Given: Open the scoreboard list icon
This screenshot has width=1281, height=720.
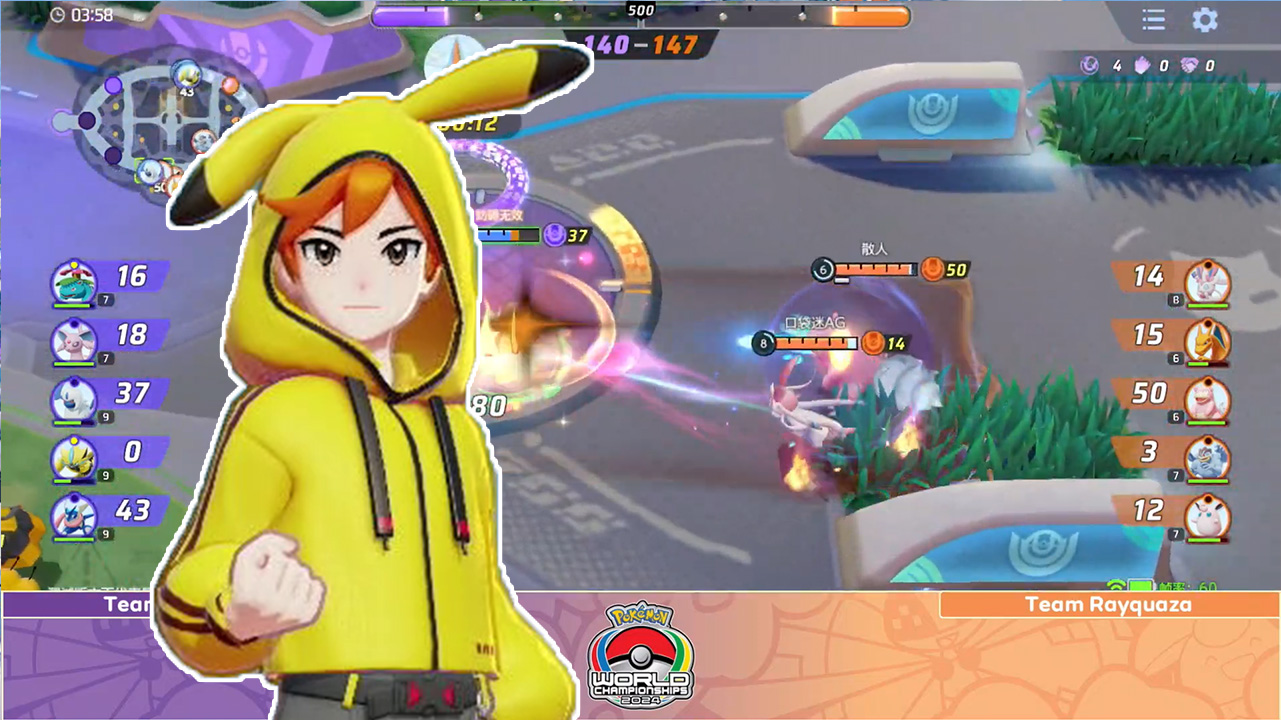Looking at the screenshot, I should tap(1152, 20).
